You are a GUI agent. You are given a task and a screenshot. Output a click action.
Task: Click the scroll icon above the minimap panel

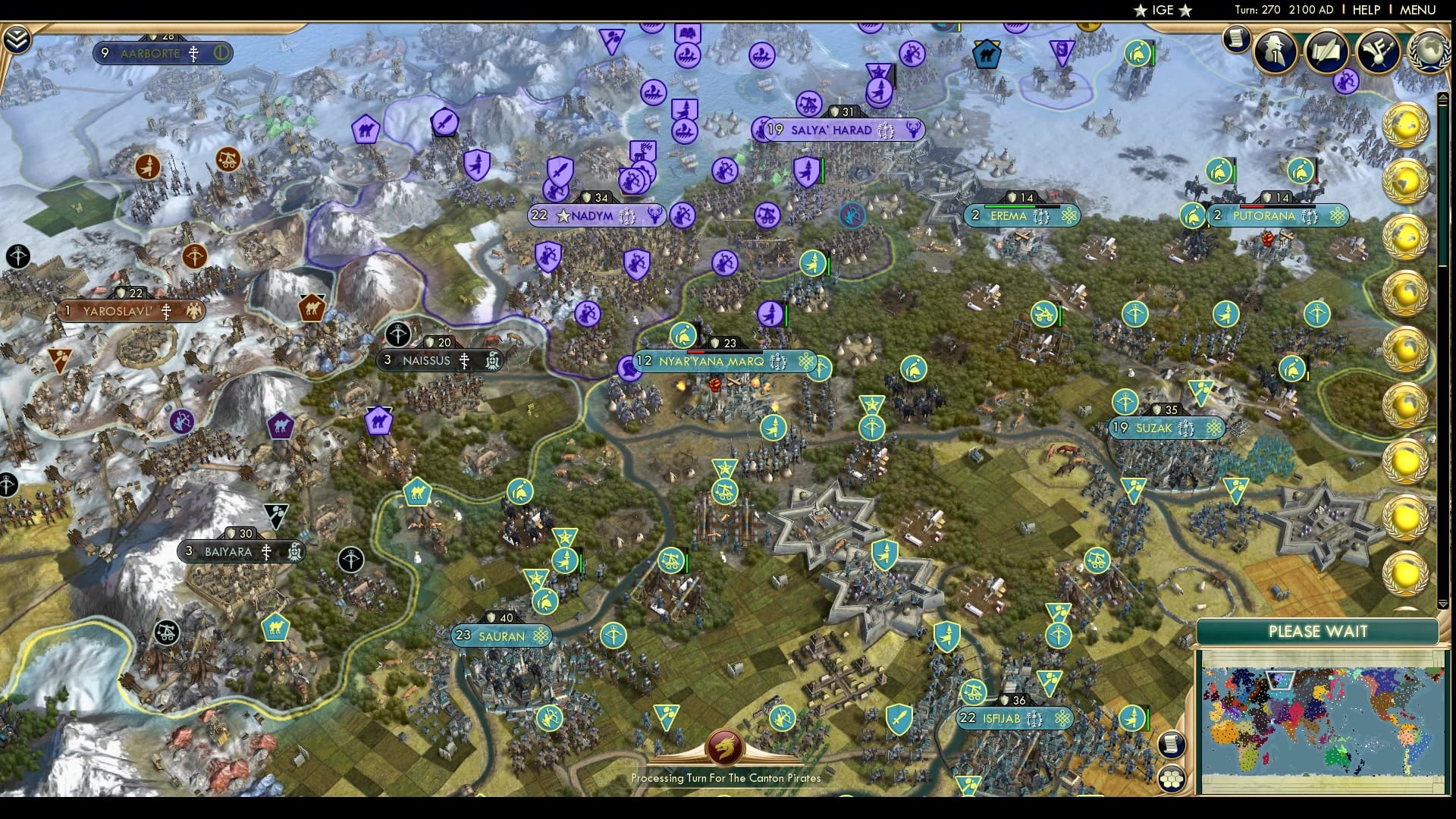click(1172, 743)
